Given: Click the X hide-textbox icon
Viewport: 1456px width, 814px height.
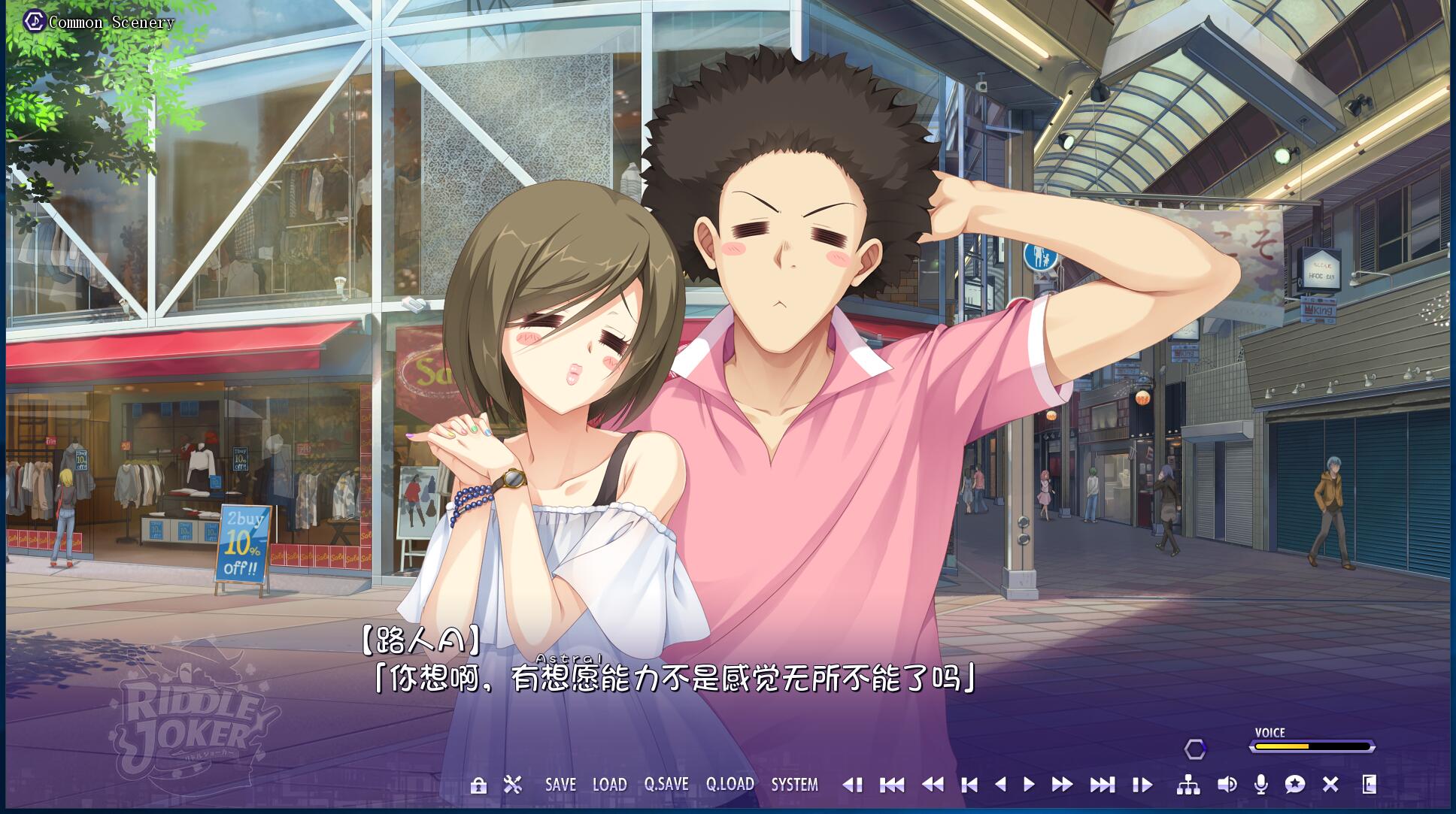Looking at the screenshot, I should click(1331, 785).
